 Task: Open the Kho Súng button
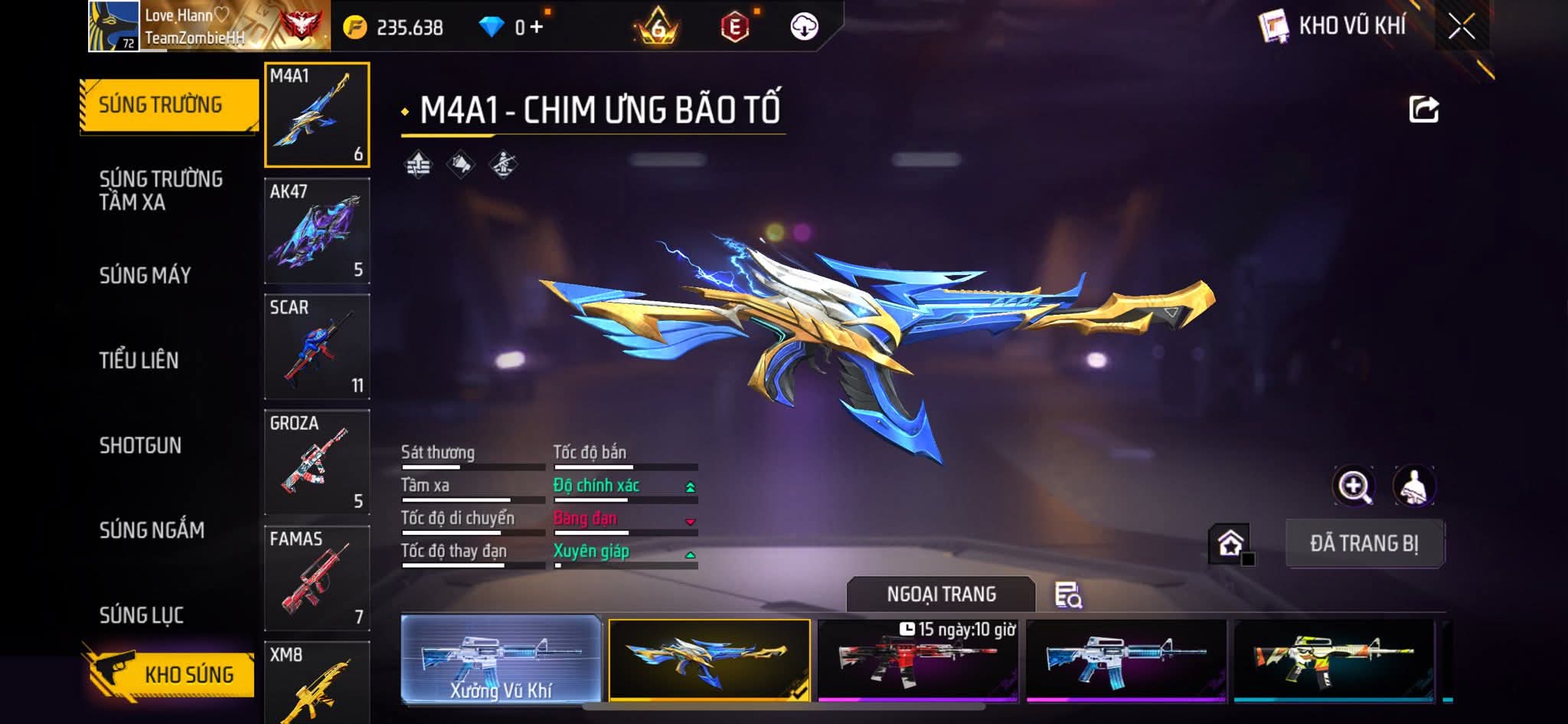pyautogui.click(x=170, y=674)
